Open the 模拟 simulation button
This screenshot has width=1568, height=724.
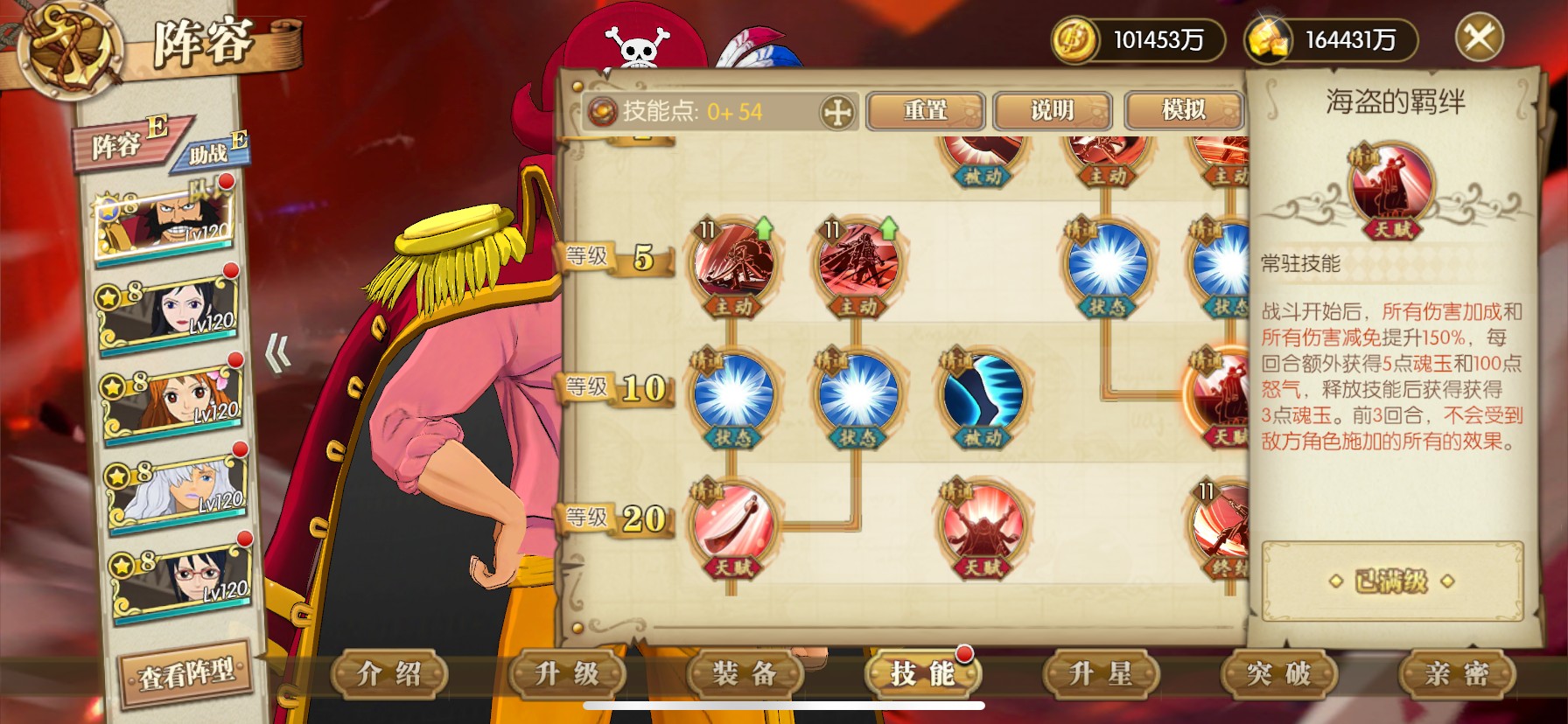click(1184, 111)
